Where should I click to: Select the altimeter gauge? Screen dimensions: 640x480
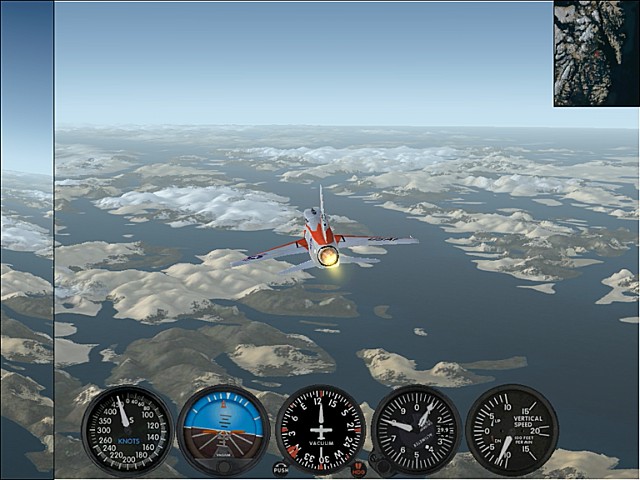click(416, 429)
